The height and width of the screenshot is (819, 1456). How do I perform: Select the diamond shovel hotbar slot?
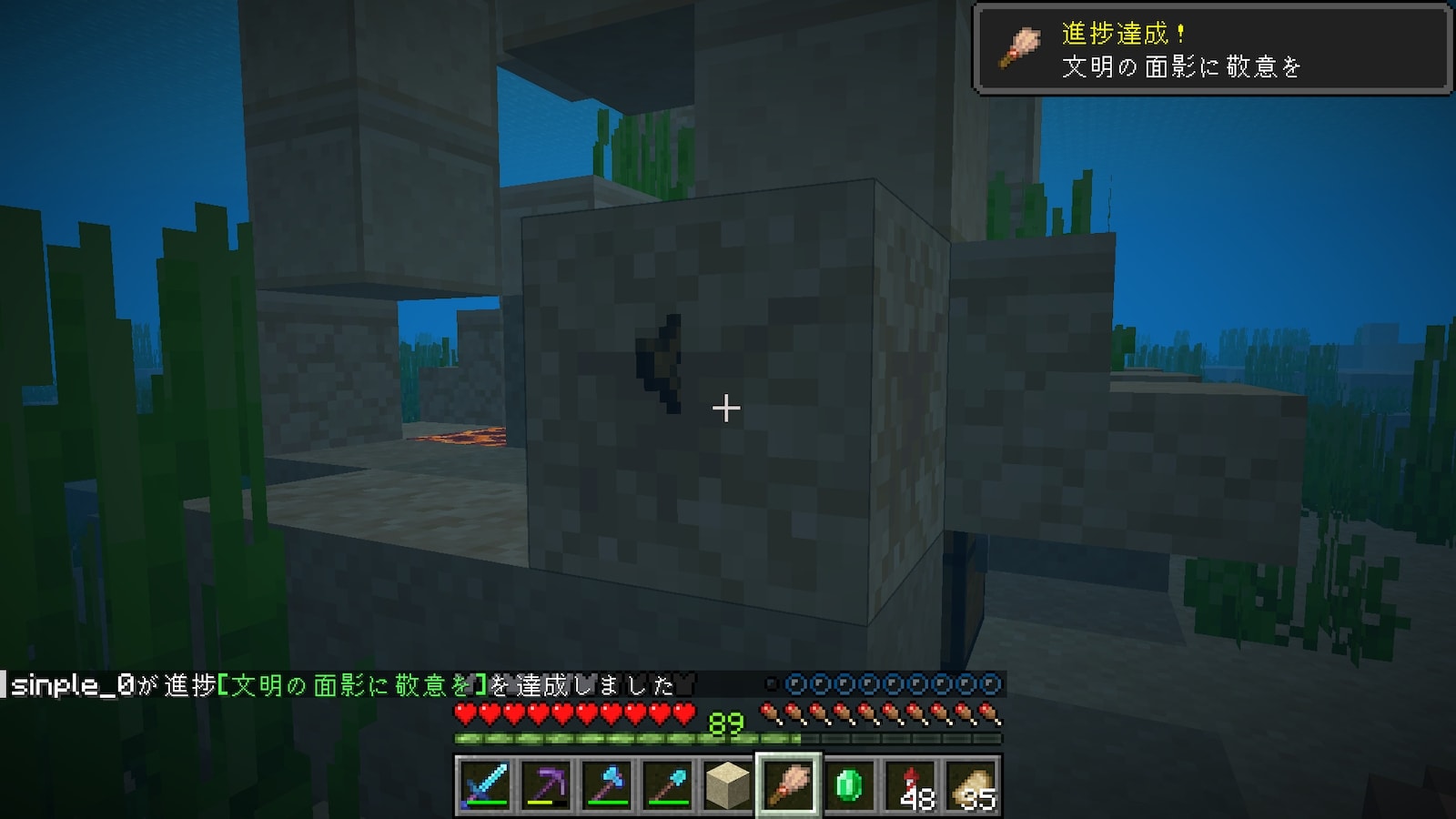click(667, 784)
